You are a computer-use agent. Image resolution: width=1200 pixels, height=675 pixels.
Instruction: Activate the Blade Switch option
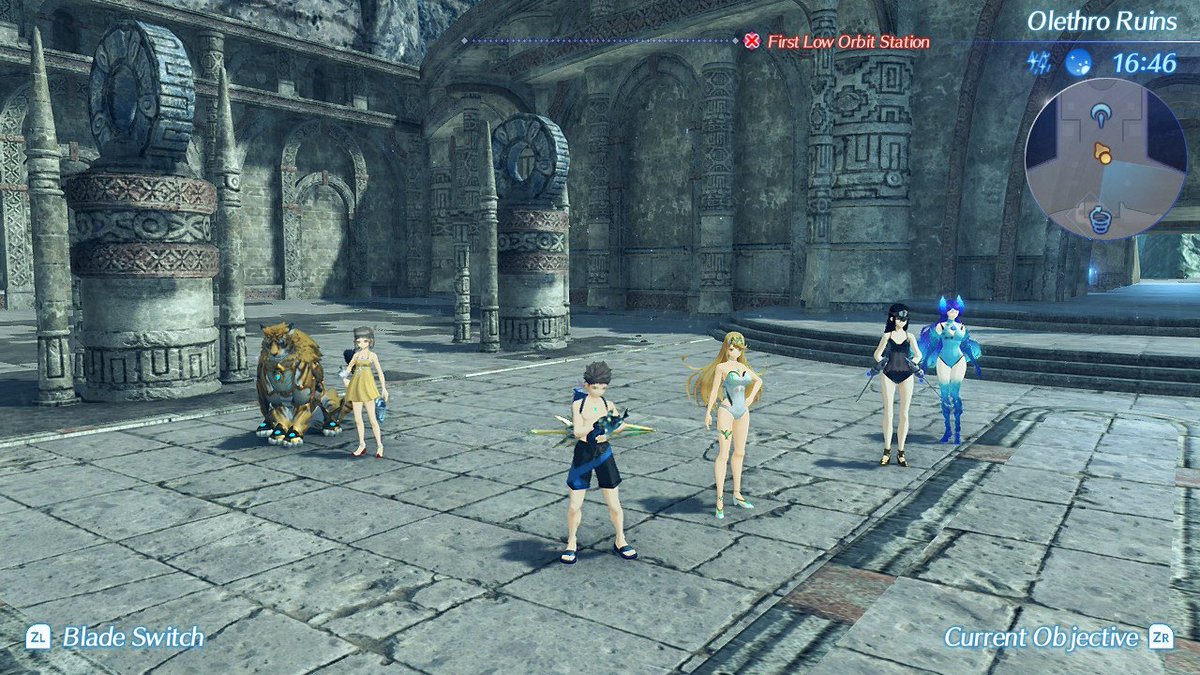click(x=116, y=637)
